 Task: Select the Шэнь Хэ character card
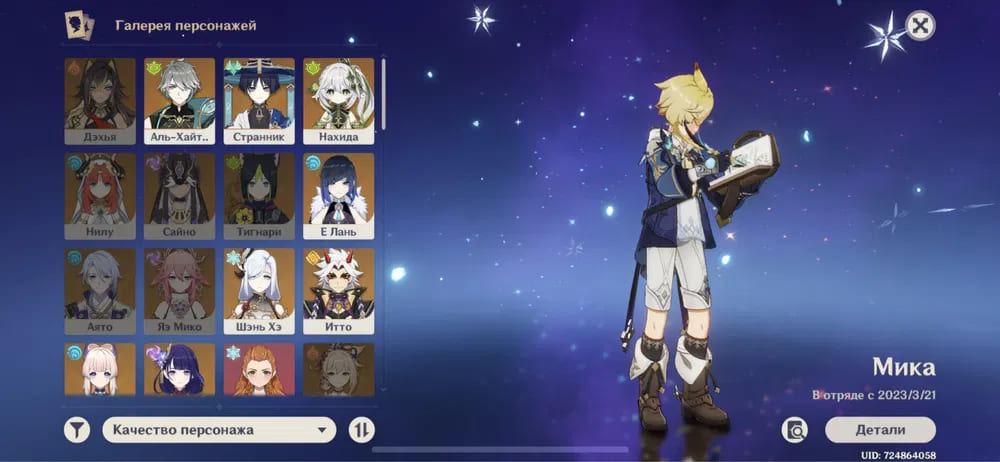click(x=259, y=291)
